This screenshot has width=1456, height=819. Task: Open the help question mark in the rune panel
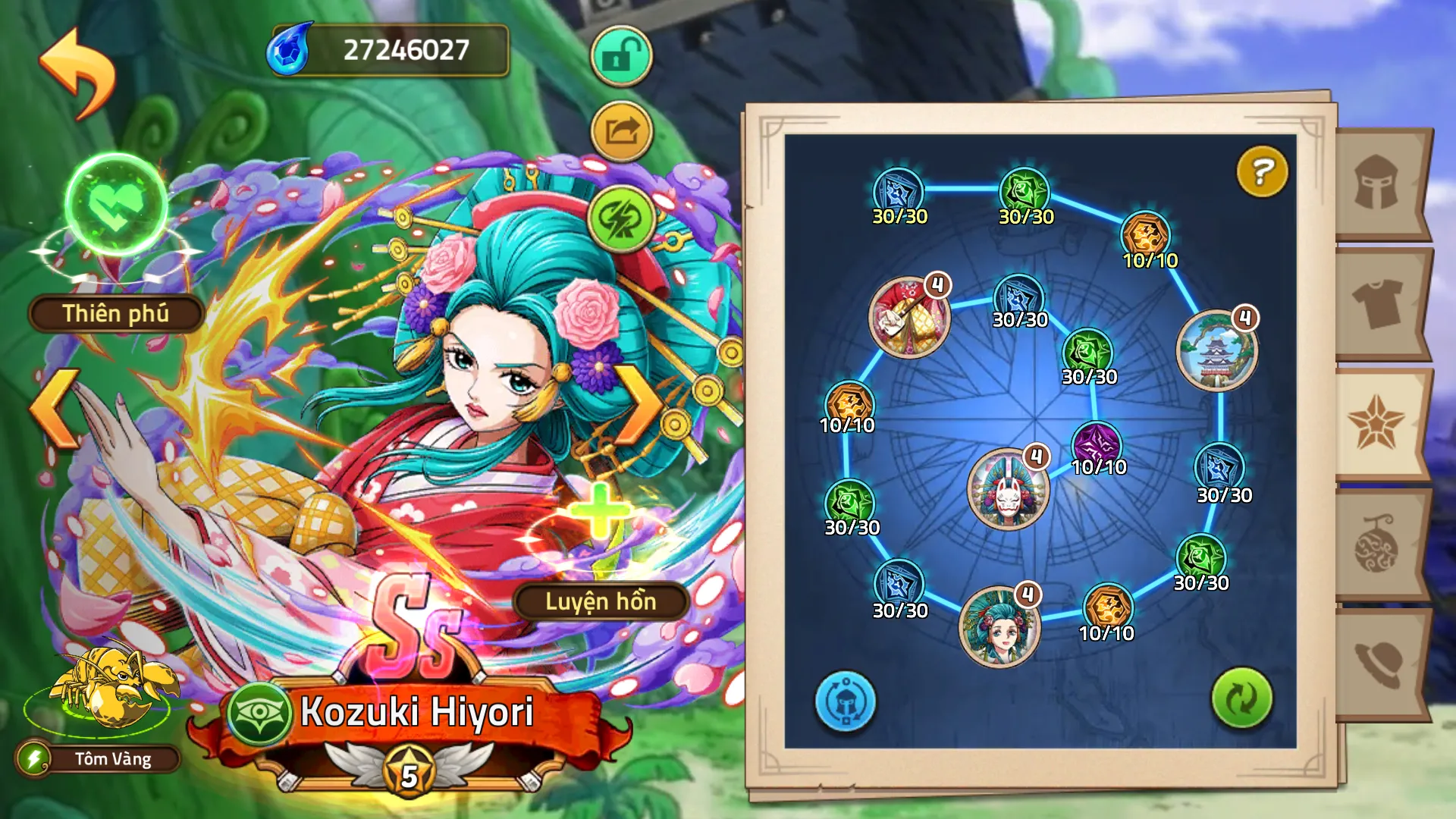pos(1261,172)
